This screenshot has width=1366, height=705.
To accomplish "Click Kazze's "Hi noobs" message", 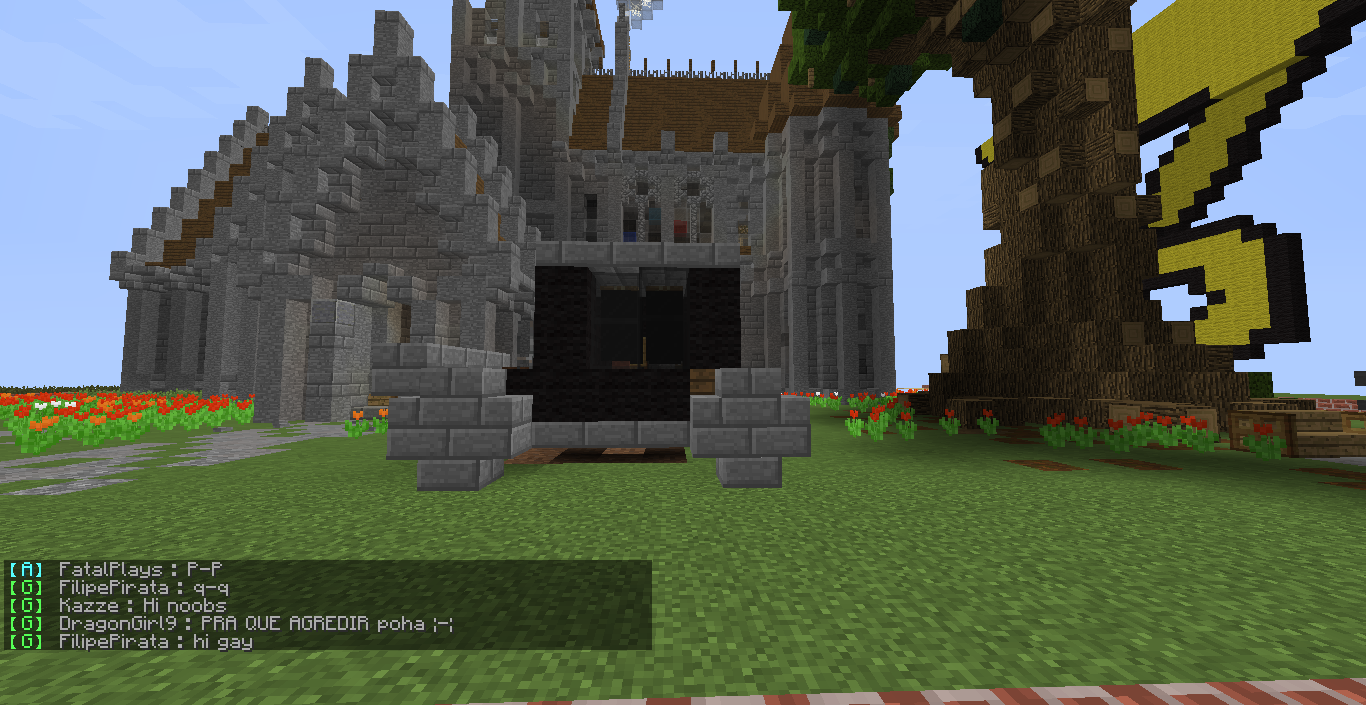I will (x=142, y=606).
